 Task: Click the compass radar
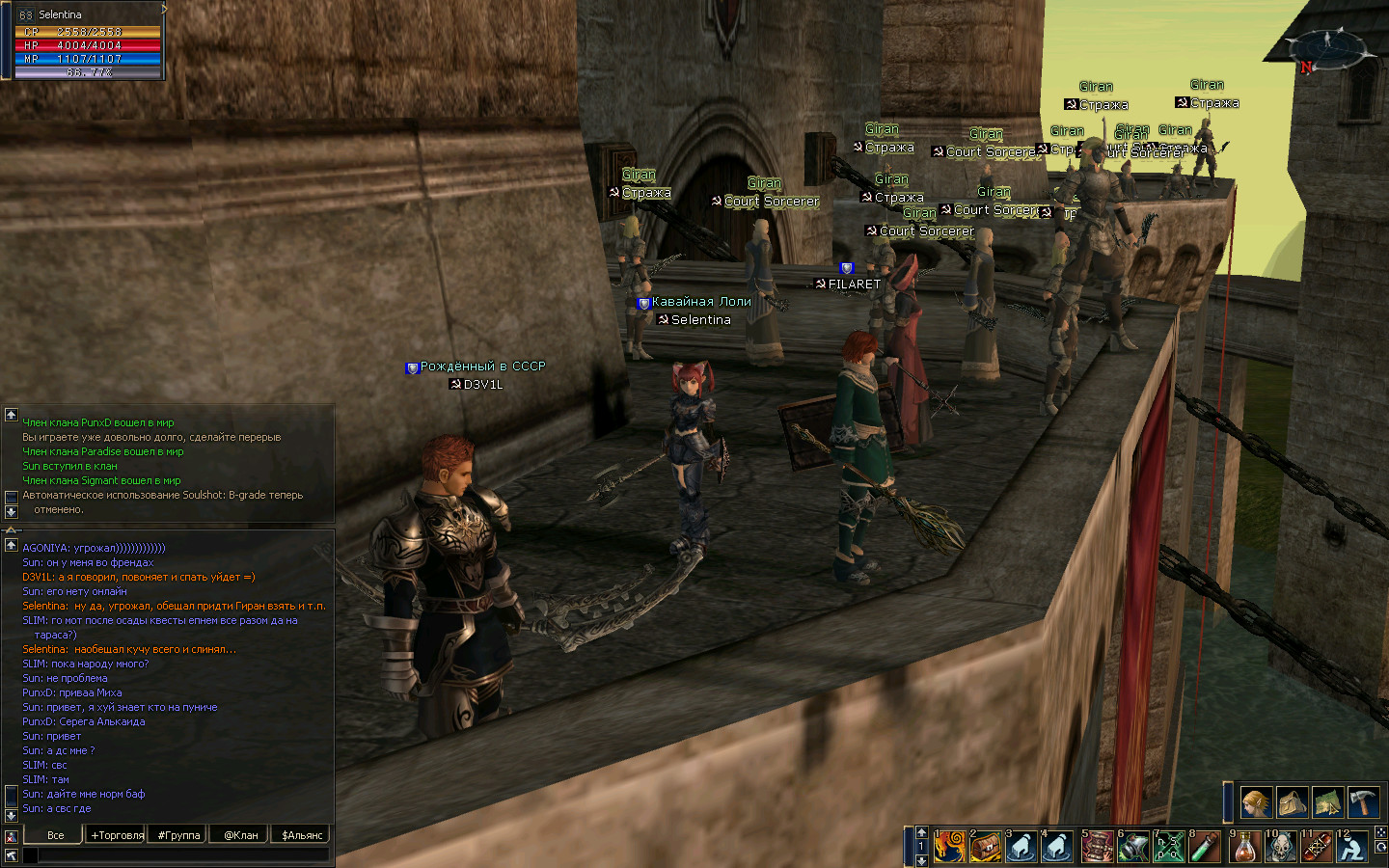point(1328,46)
